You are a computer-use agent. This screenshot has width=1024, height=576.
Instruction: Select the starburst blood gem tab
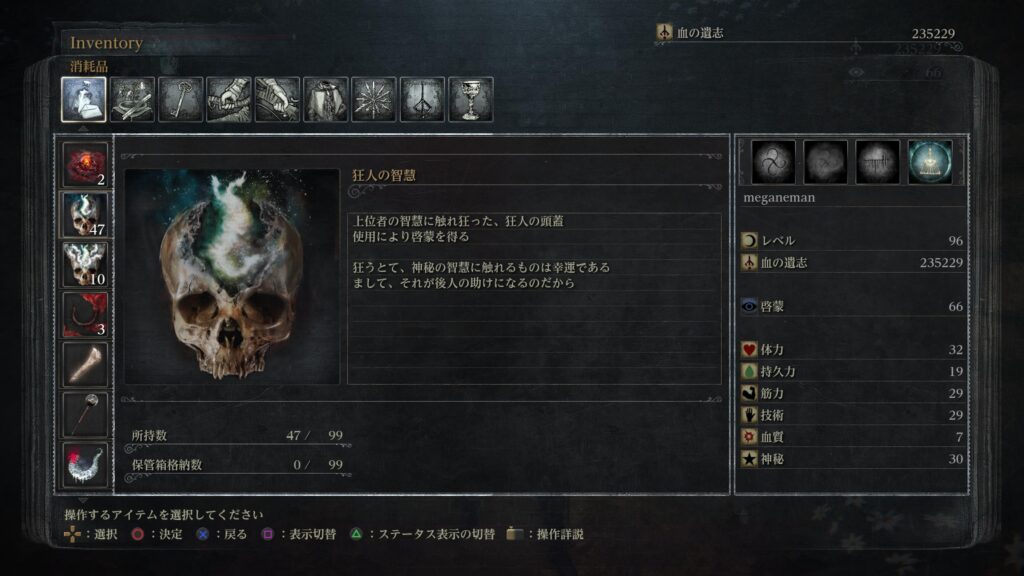[x=374, y=99]
